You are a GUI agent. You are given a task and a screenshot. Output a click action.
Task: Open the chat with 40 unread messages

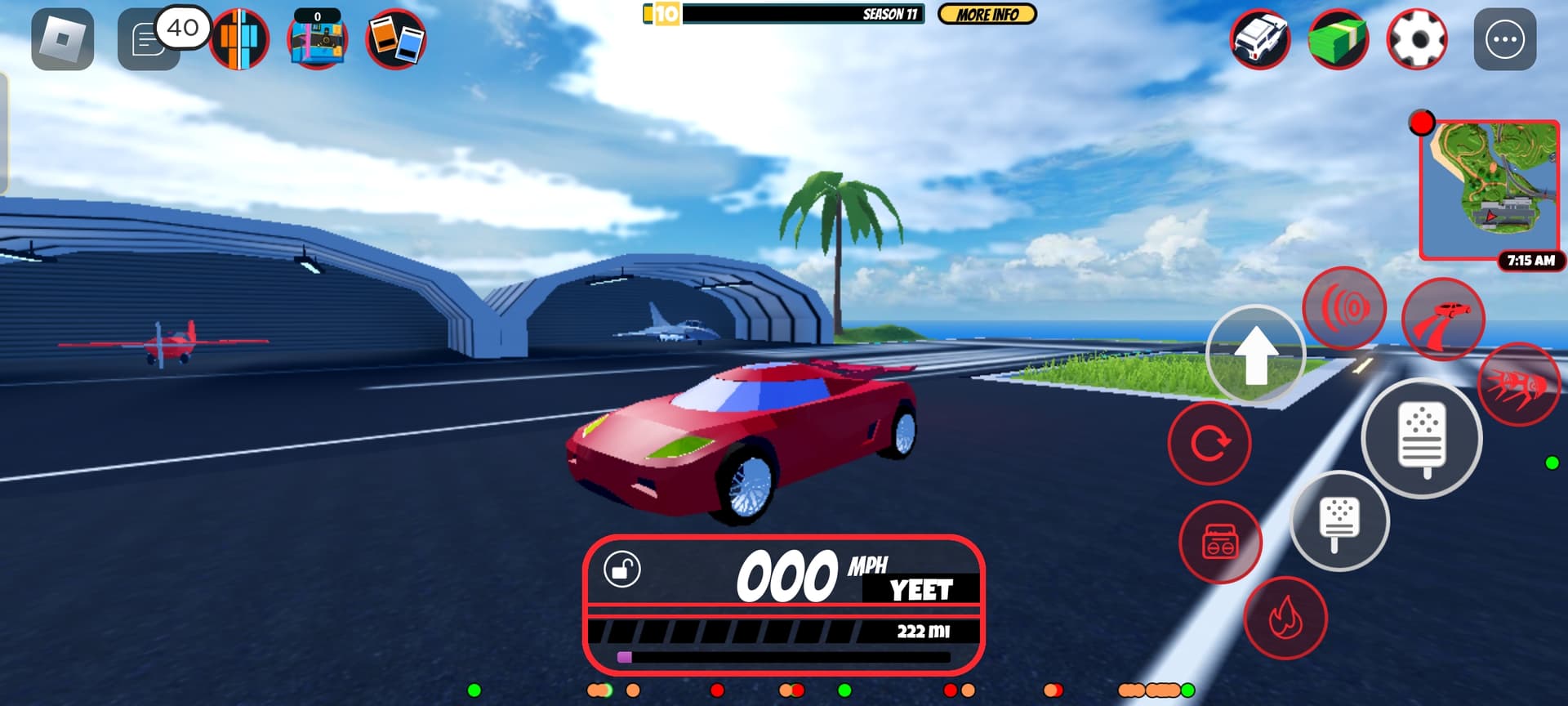149,40
